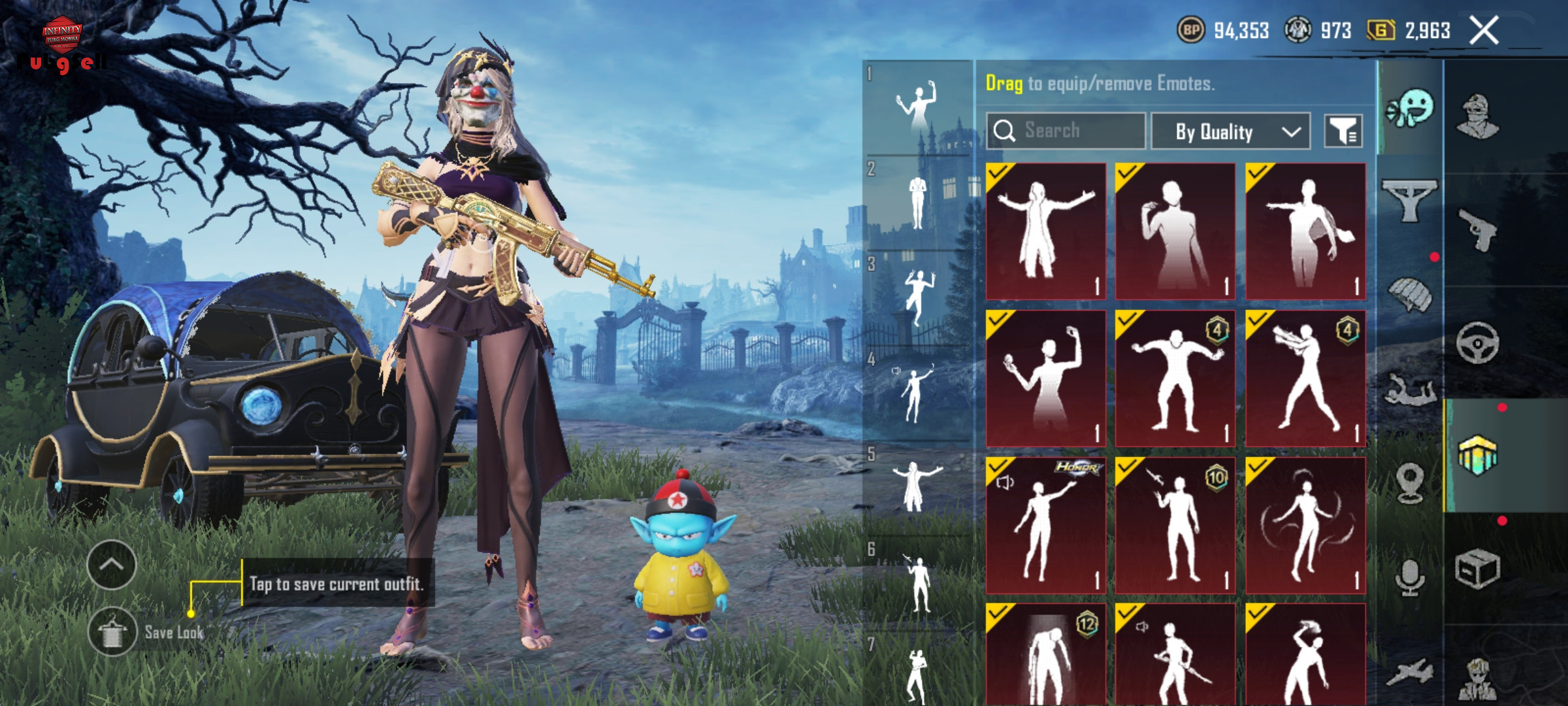
Task: Collapse panel with the up-arrow circle button
Action: click(111, 565)
